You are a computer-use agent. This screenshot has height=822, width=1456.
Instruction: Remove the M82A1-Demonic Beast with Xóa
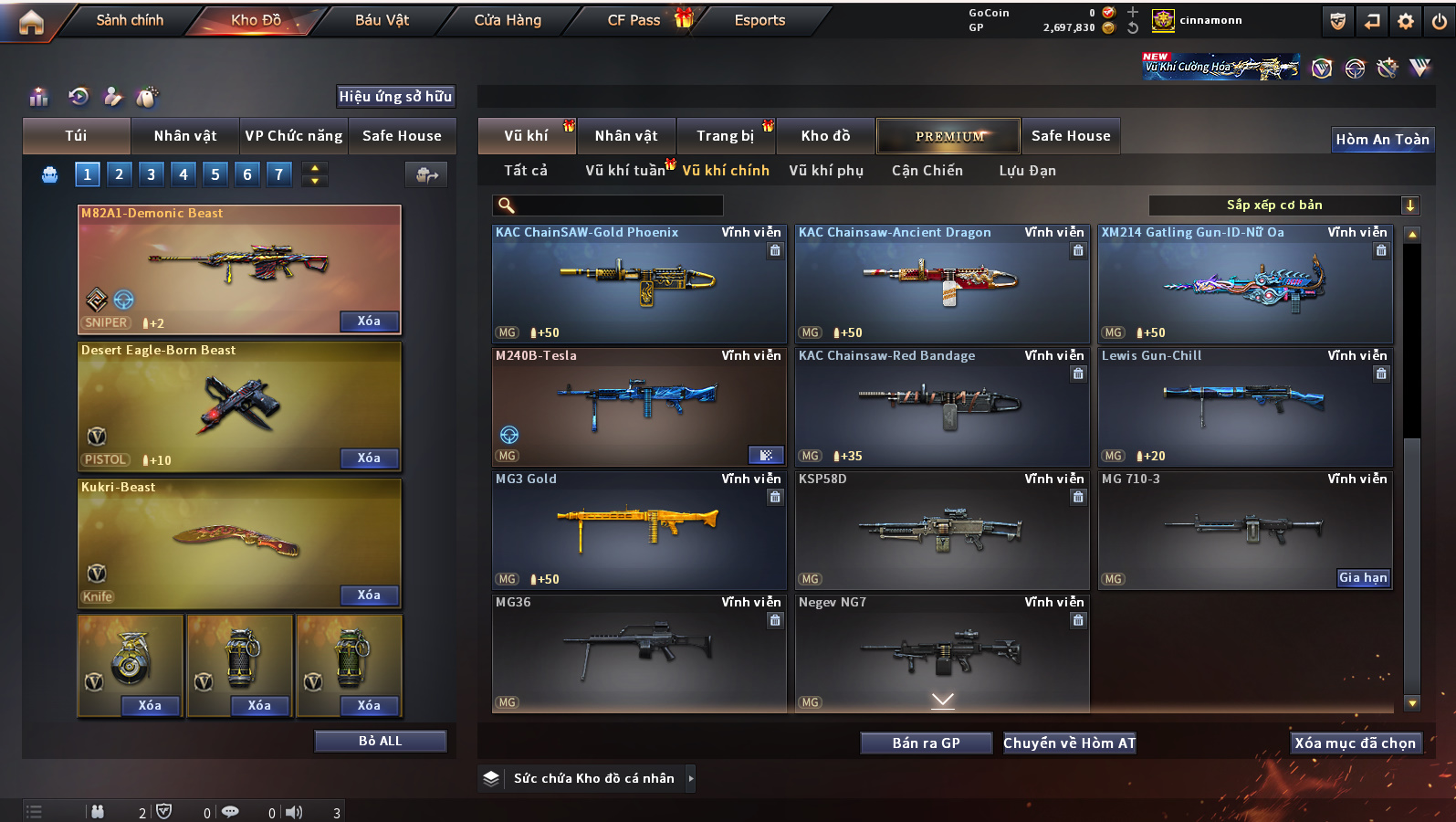[369, 321]
